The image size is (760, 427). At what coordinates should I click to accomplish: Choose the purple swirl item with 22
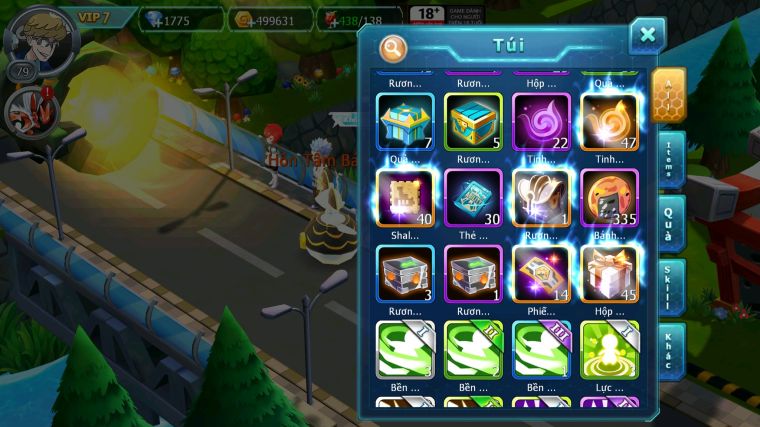pyautogui.click(x=541, y=121)
